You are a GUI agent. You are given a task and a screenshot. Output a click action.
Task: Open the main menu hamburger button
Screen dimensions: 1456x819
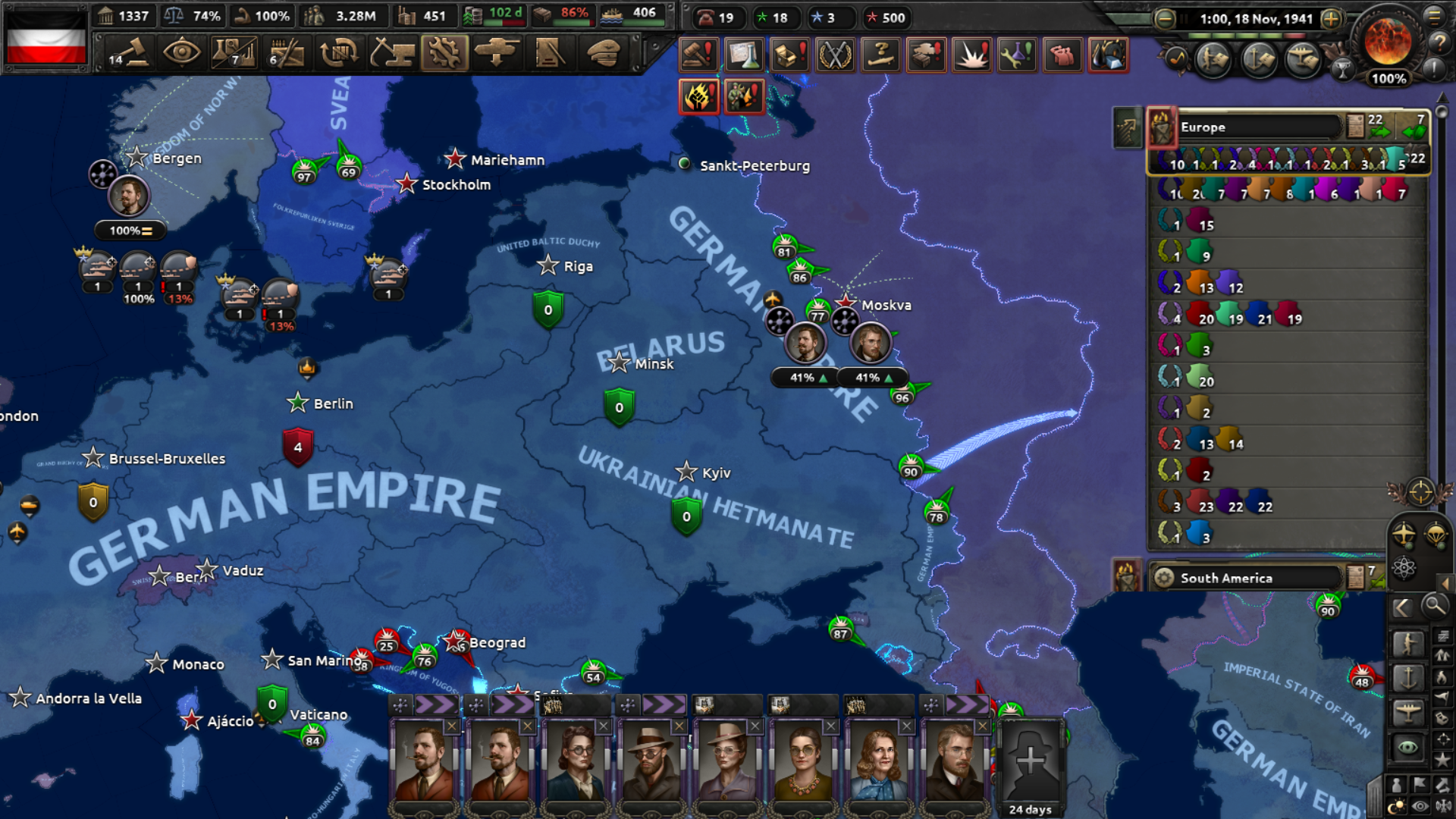pyautogui.click(x=1434, y=17)
